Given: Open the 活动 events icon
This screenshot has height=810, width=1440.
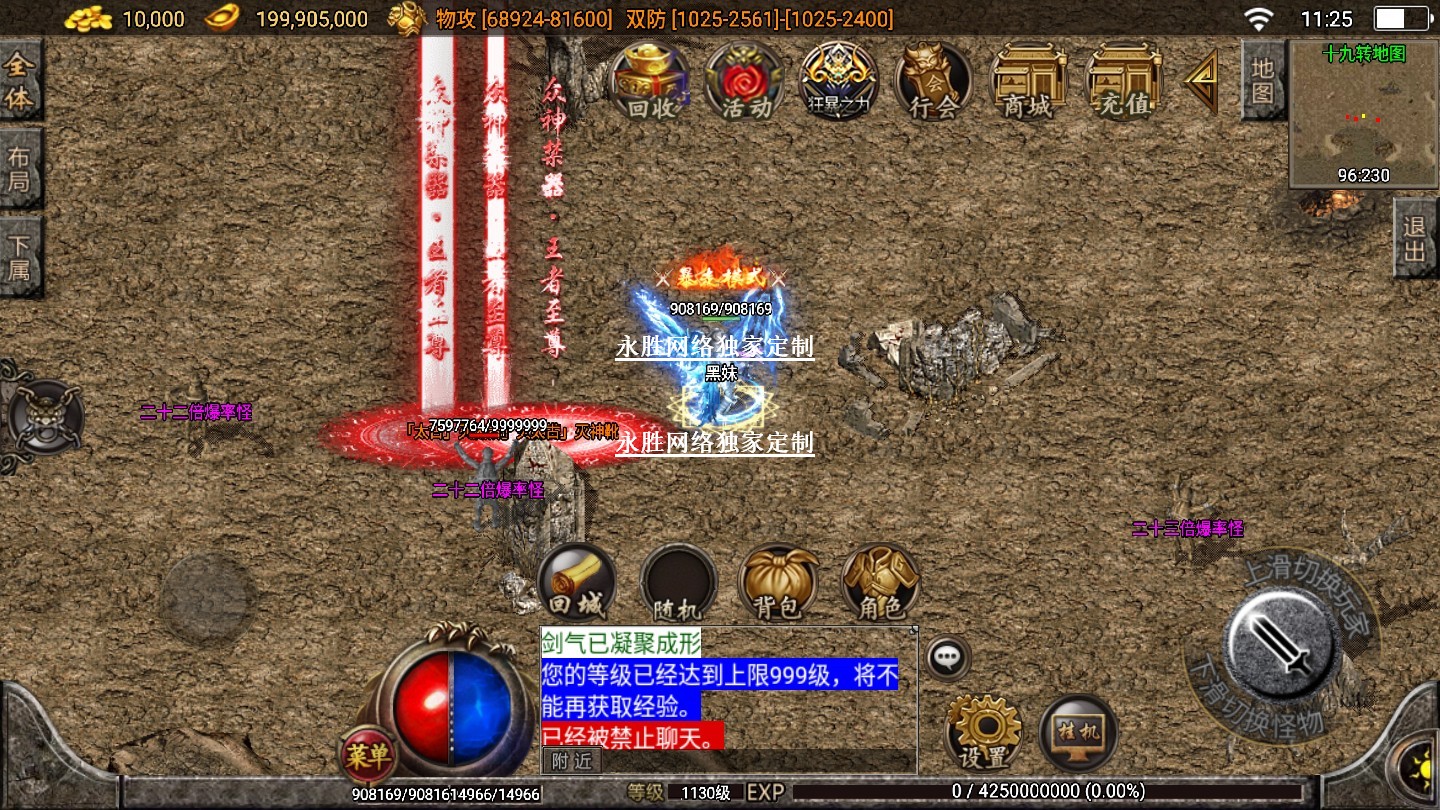Looking at the screenshot, I should [744, 82].
